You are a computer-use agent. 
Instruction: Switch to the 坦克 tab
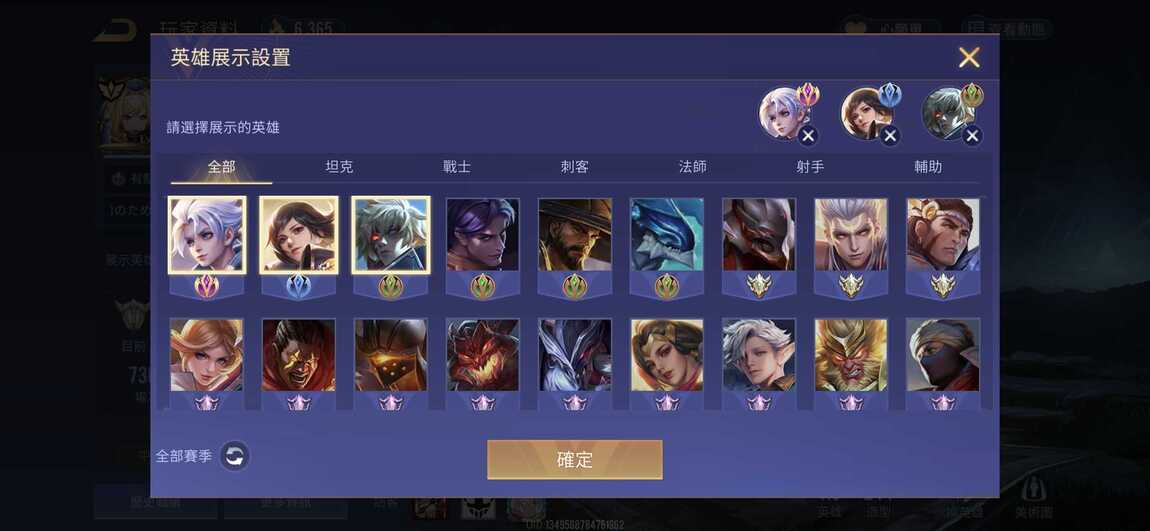(x=339, y=167)
